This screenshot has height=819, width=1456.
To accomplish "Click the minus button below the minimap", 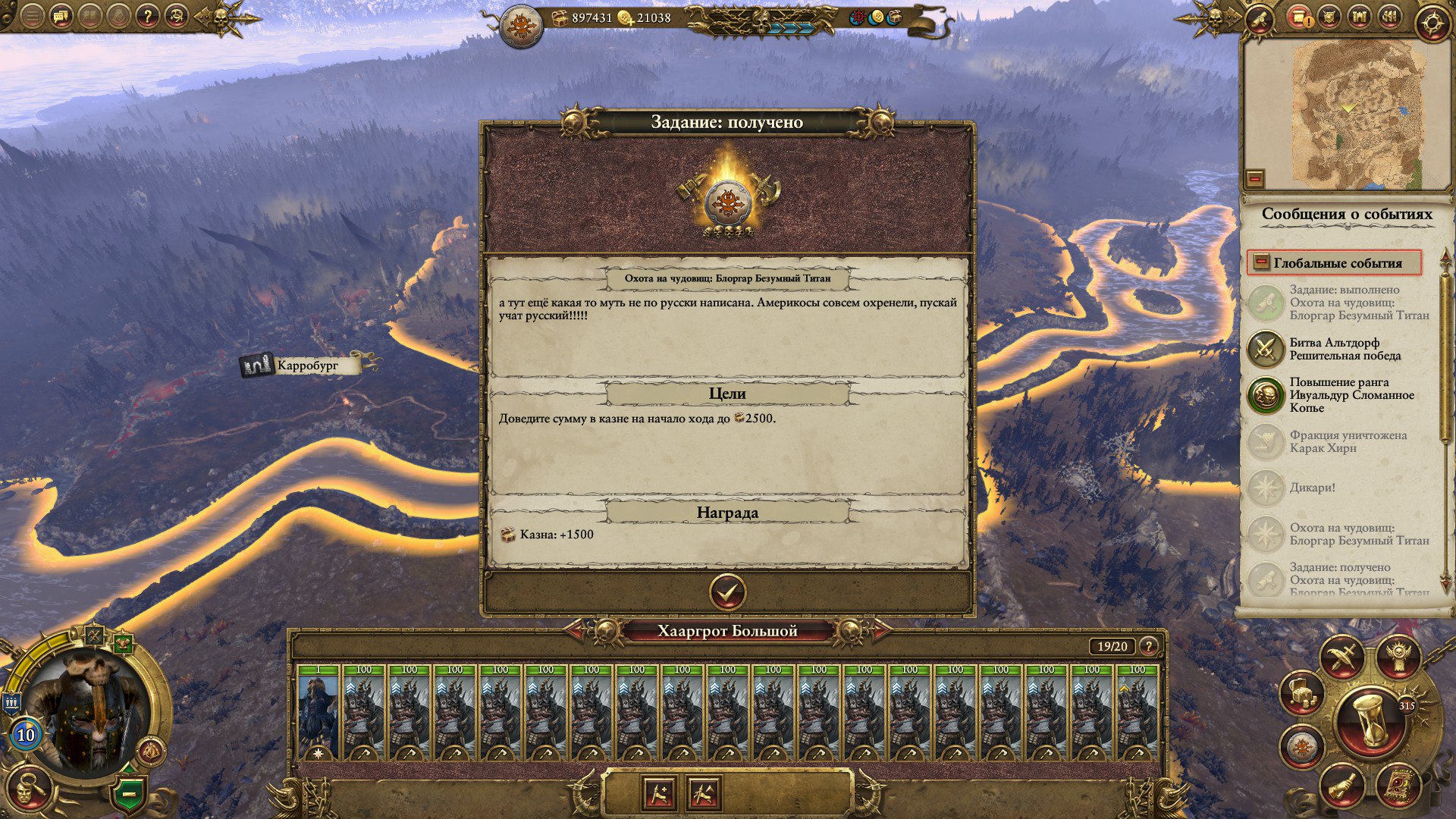I will [1255, 179].
